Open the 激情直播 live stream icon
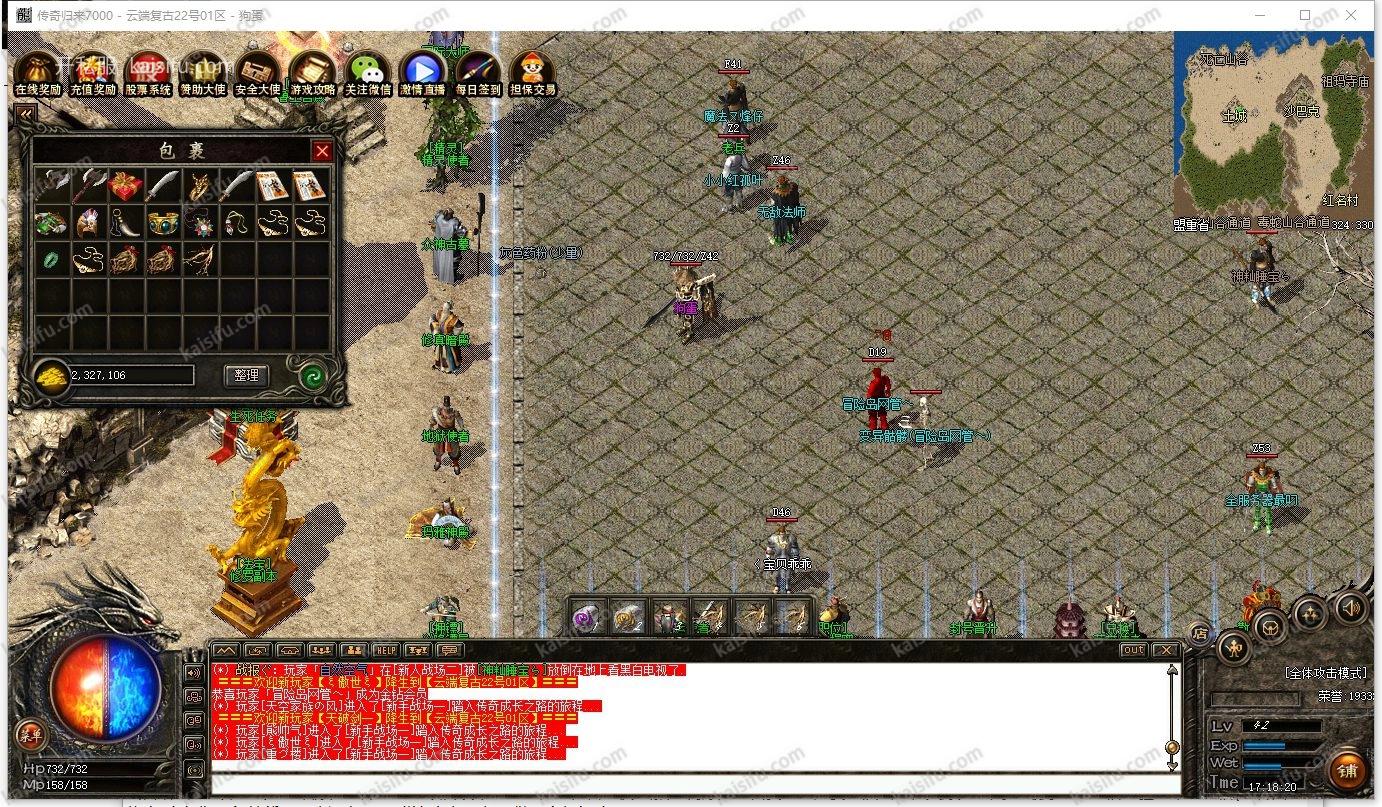This screenshot has height=807, width=1382. [x=423, y=74]
